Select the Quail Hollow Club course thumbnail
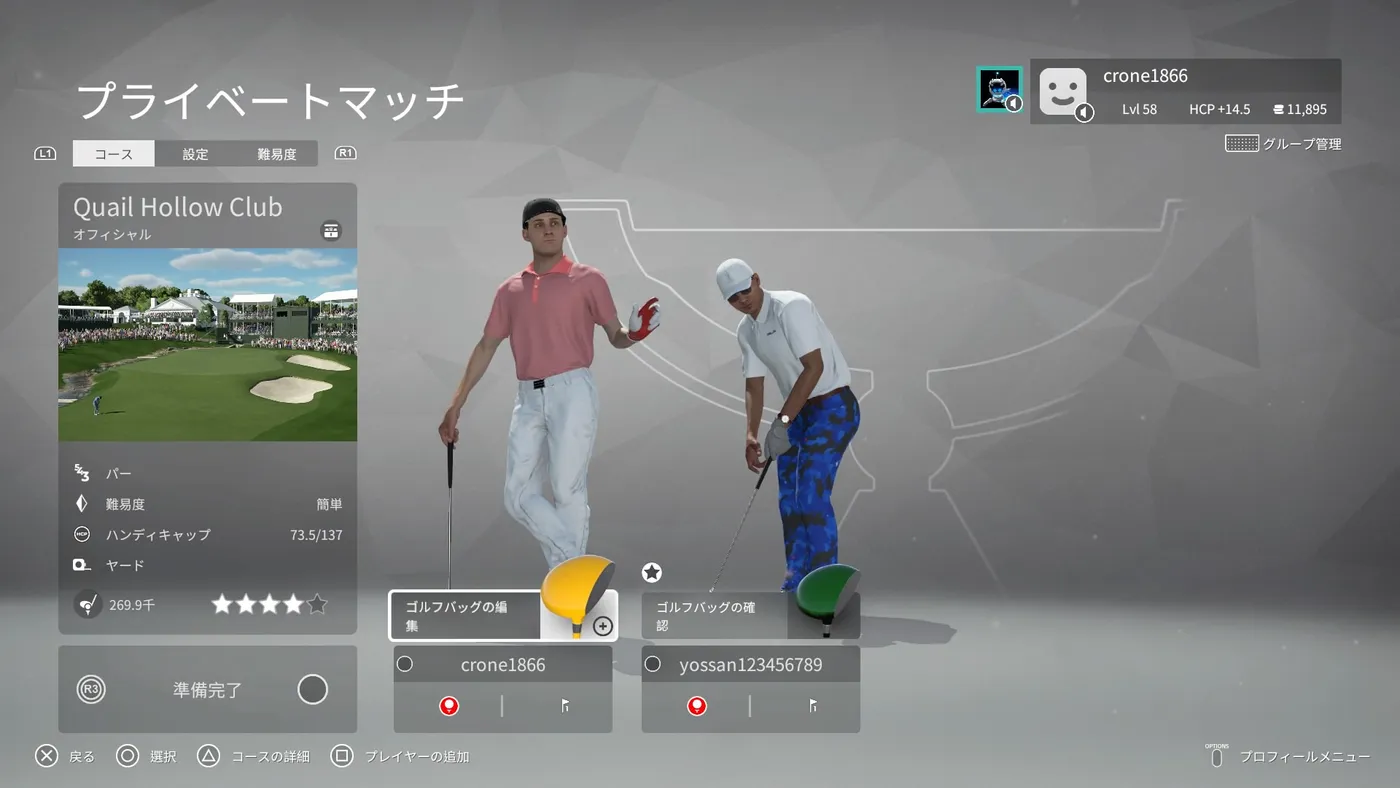The image size is (1400, 788). 207,344
